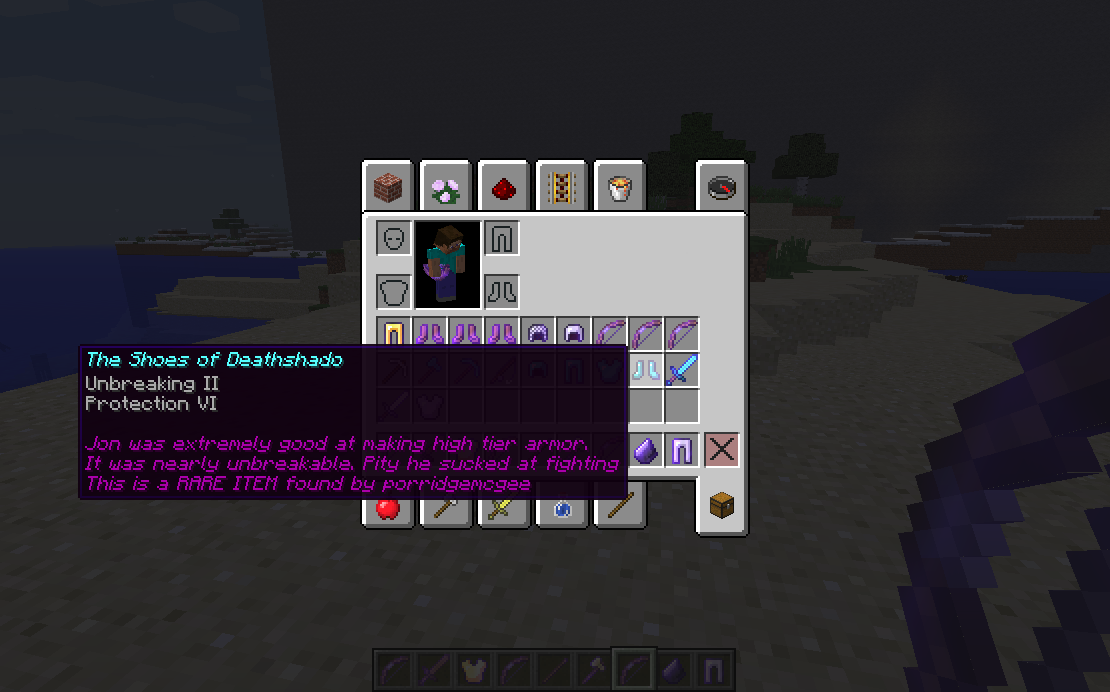The image size is (1110, 692).
Task: Open the Tools axe tab
Action: pos(445,509)
